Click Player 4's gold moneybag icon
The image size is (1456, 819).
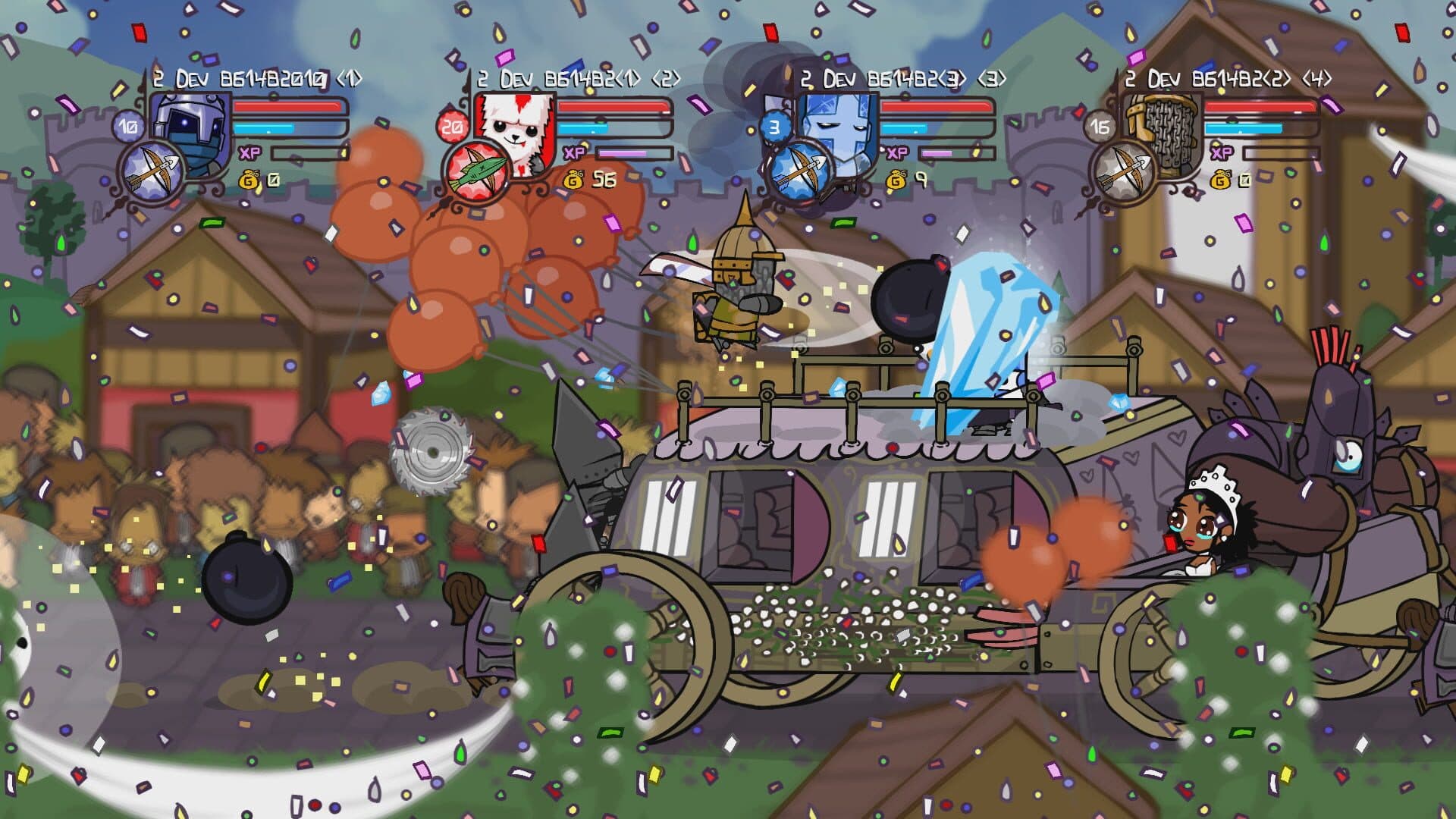point(1219,180)
